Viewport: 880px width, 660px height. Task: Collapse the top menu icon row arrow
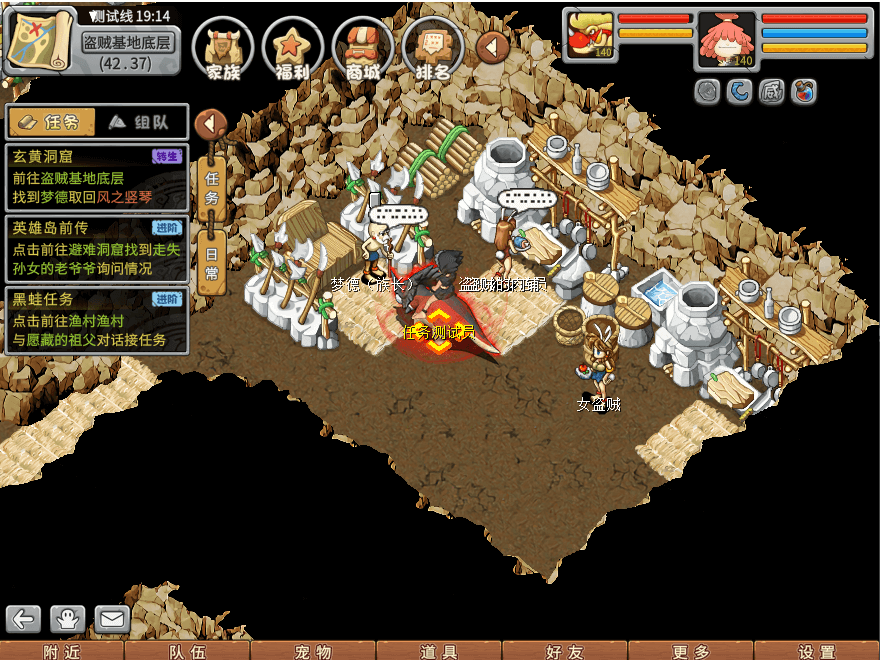492,46
